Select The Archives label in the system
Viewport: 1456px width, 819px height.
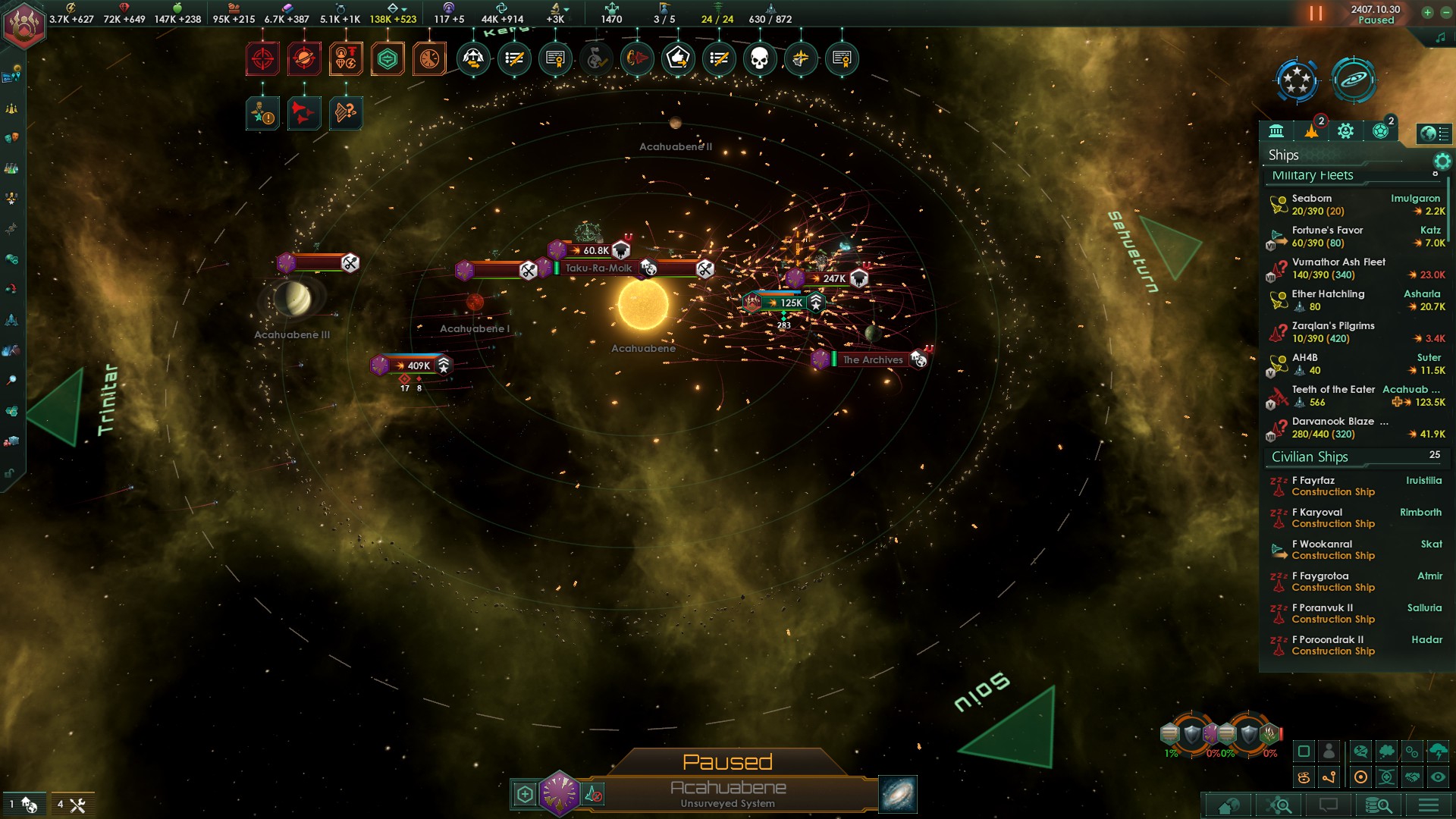(873, 359)
